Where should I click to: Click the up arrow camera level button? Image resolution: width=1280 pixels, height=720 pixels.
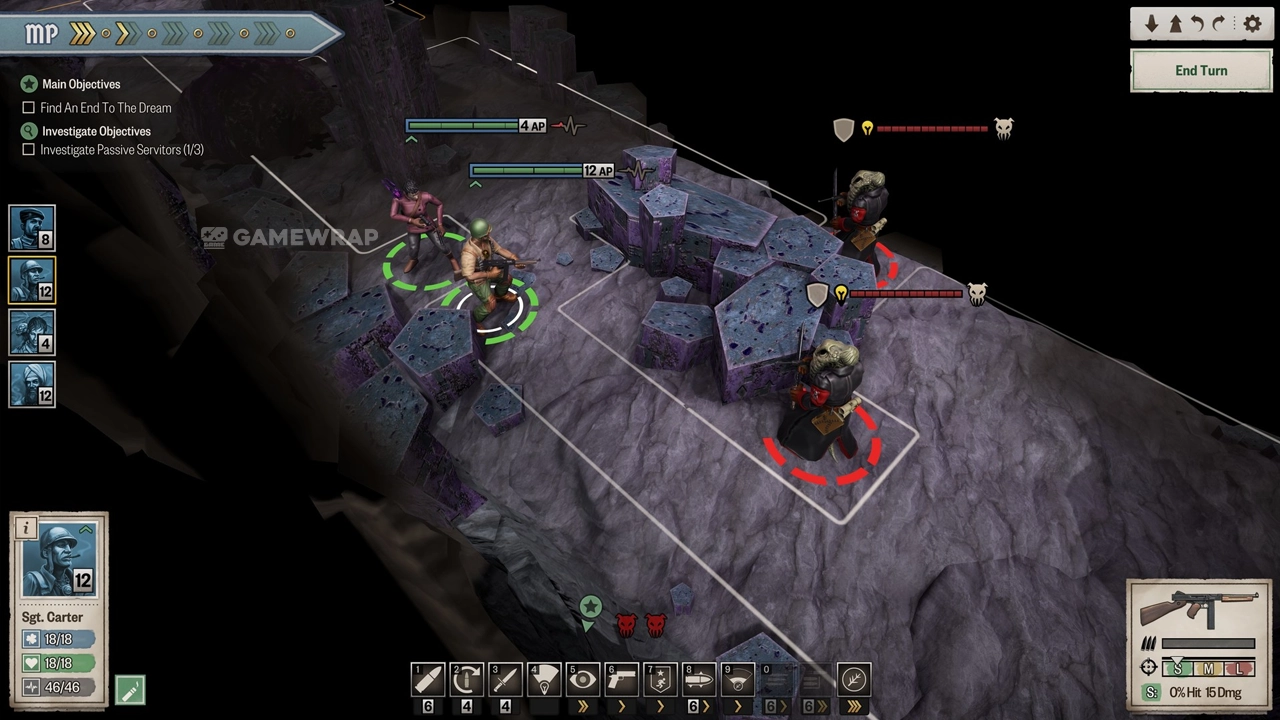pyautogui.click(x=1175, y=24)
